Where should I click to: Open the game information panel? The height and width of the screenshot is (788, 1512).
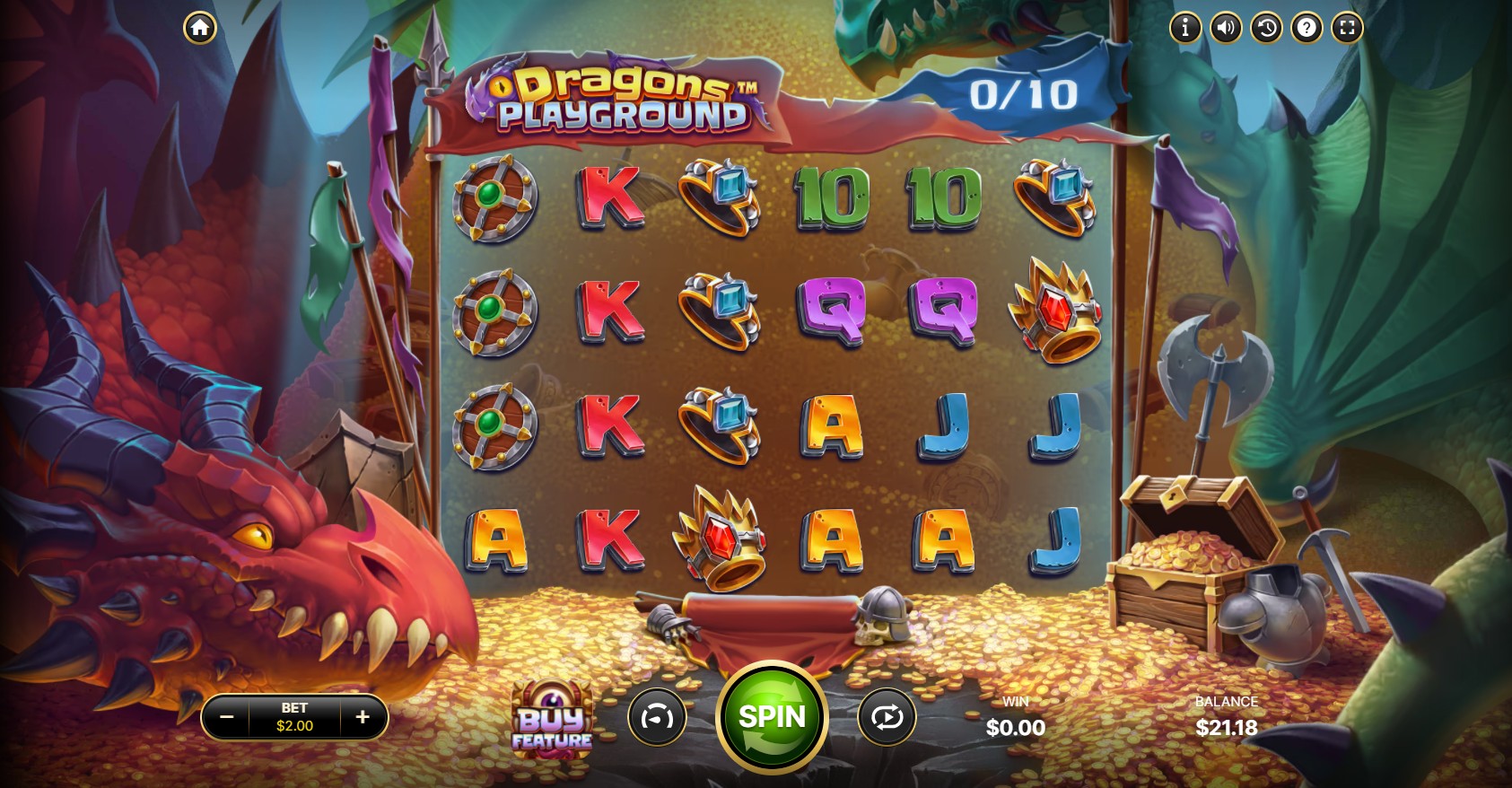[x=1184, y=28]
